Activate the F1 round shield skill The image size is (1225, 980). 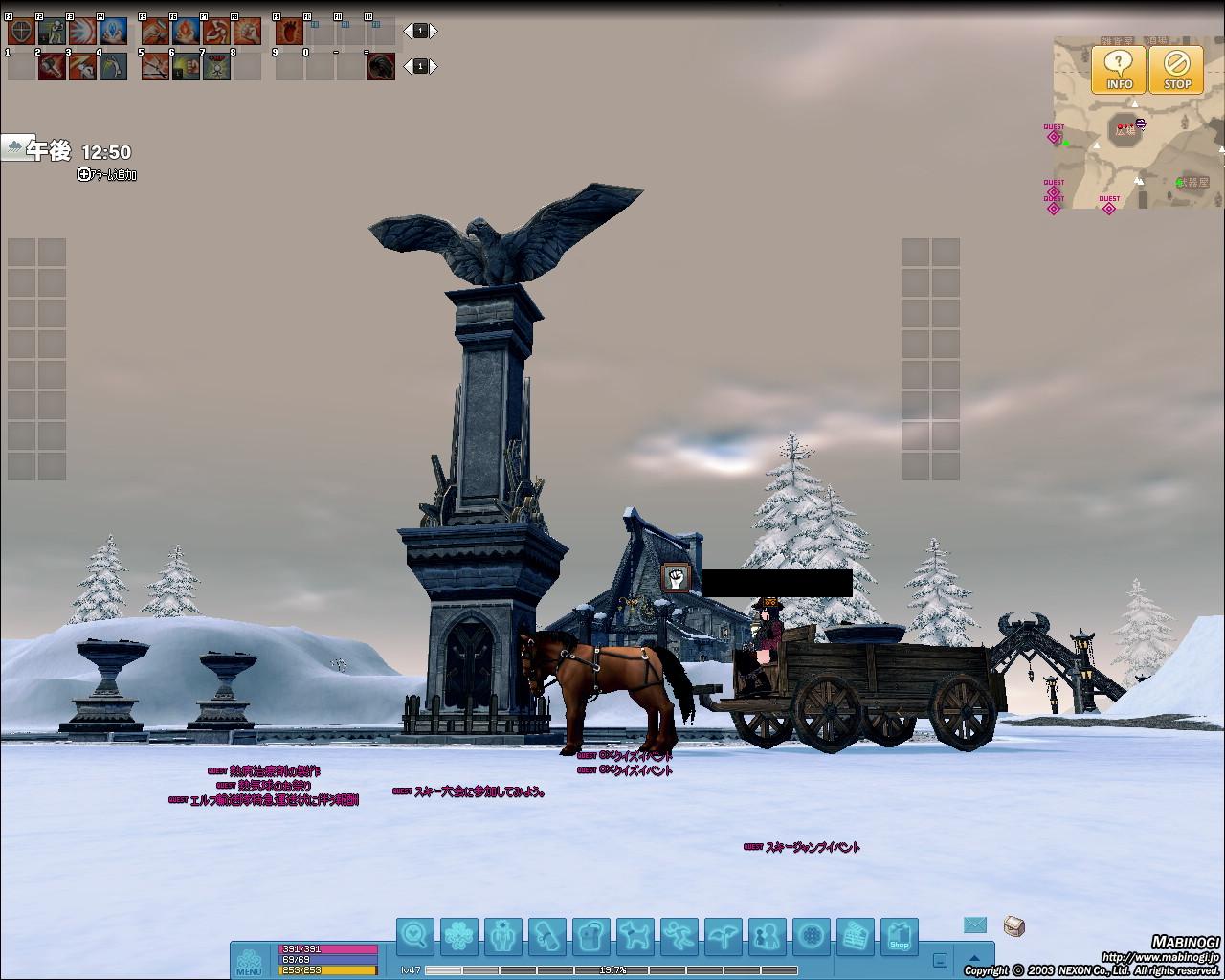pos(21,32)
